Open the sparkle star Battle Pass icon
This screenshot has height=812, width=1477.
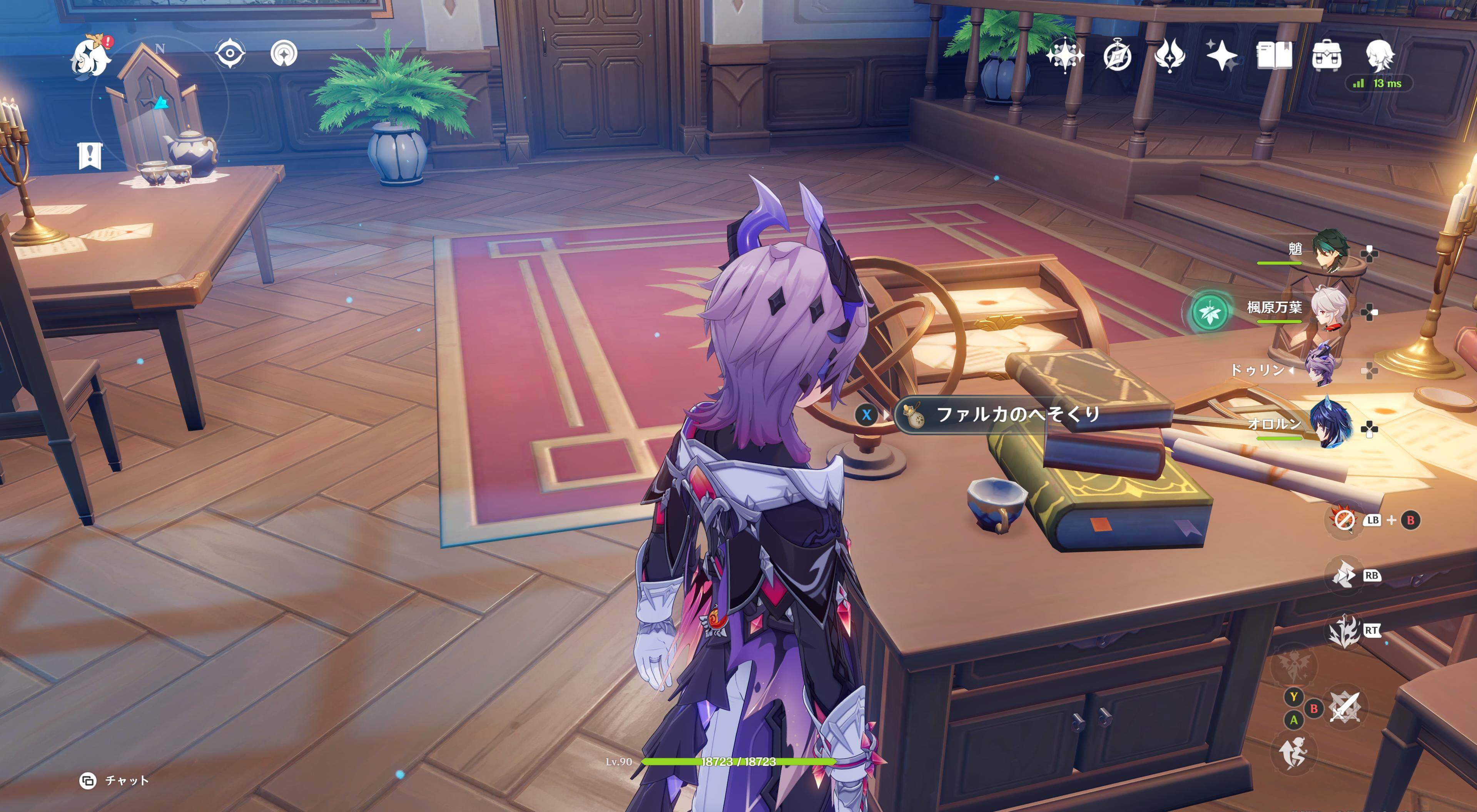pyautogui.click(x=1222, y=56)
